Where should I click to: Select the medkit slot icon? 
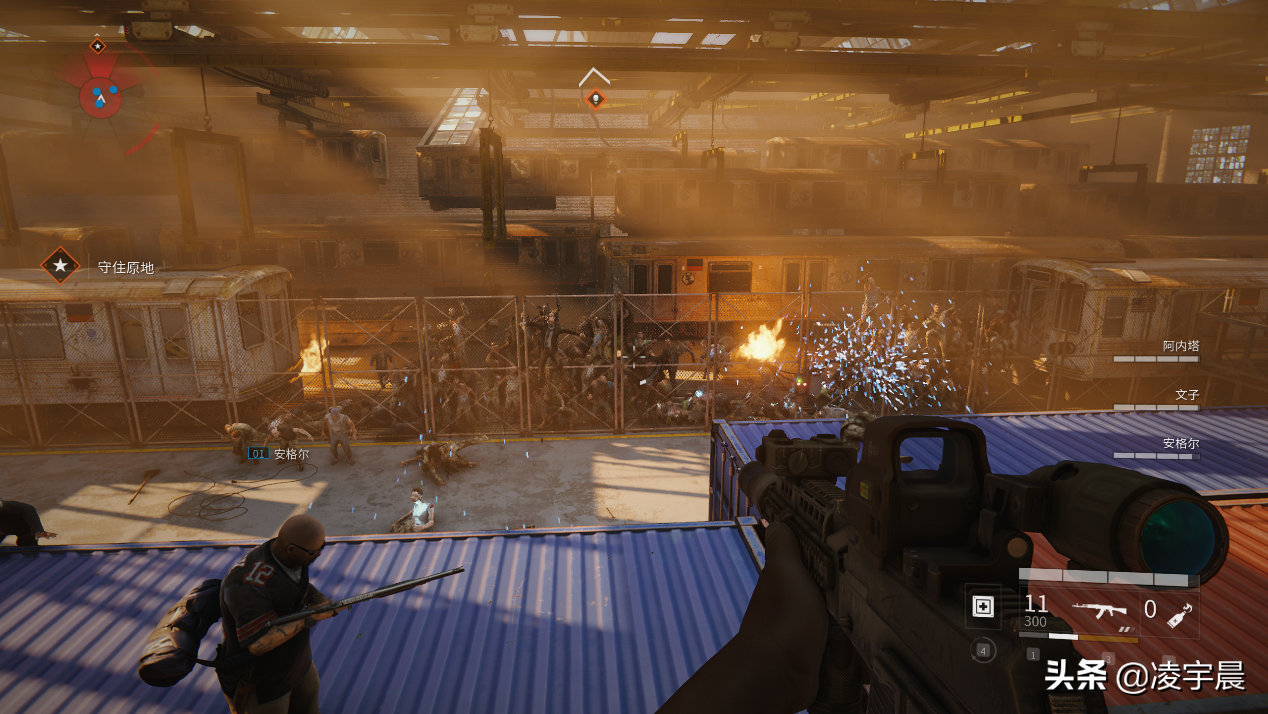[x=983, y=606]
